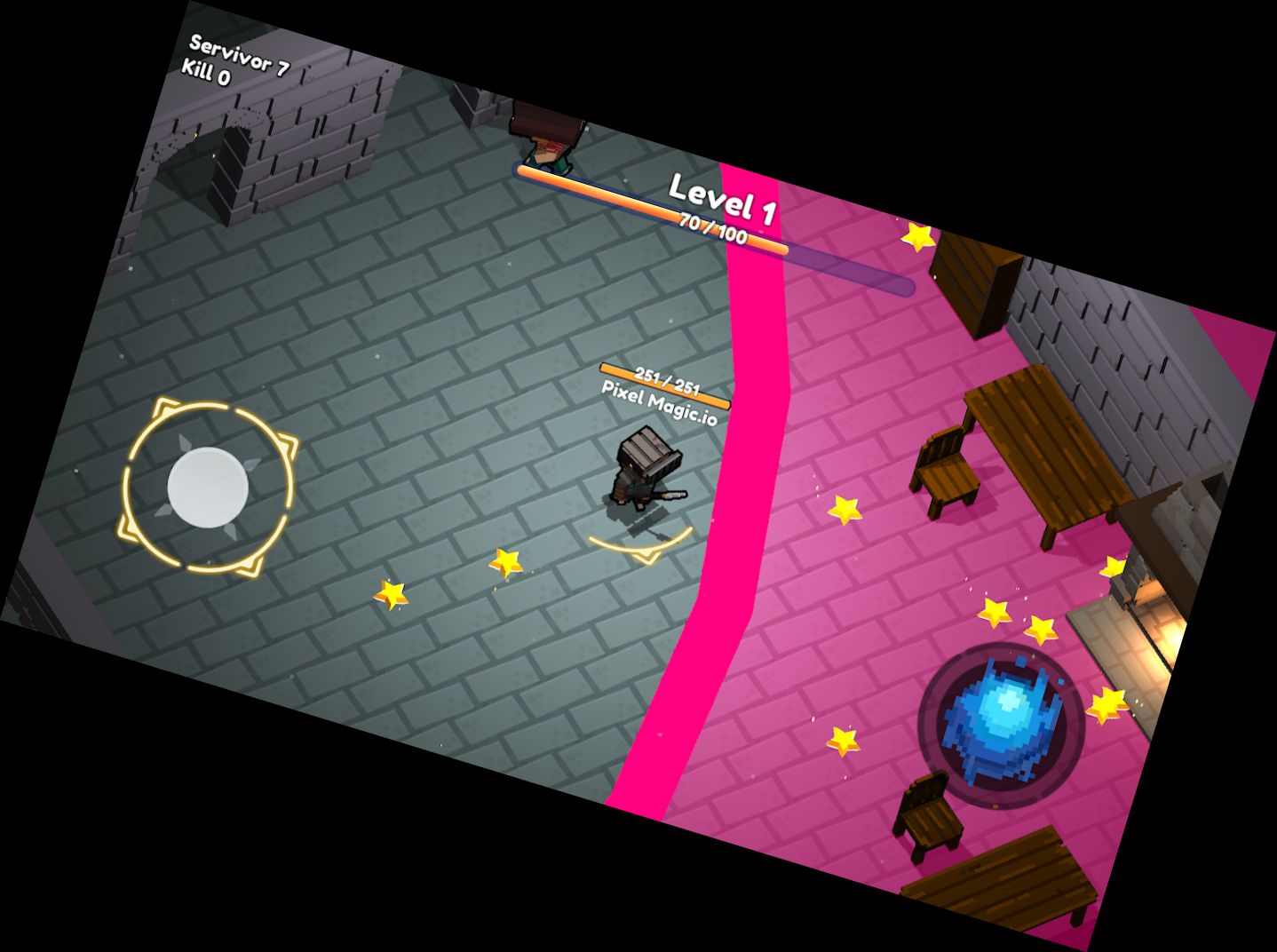The height and width of the screenshot is (952, 1277).
Task: Collect the star near the joystick
Action: [x=391, y=593]
